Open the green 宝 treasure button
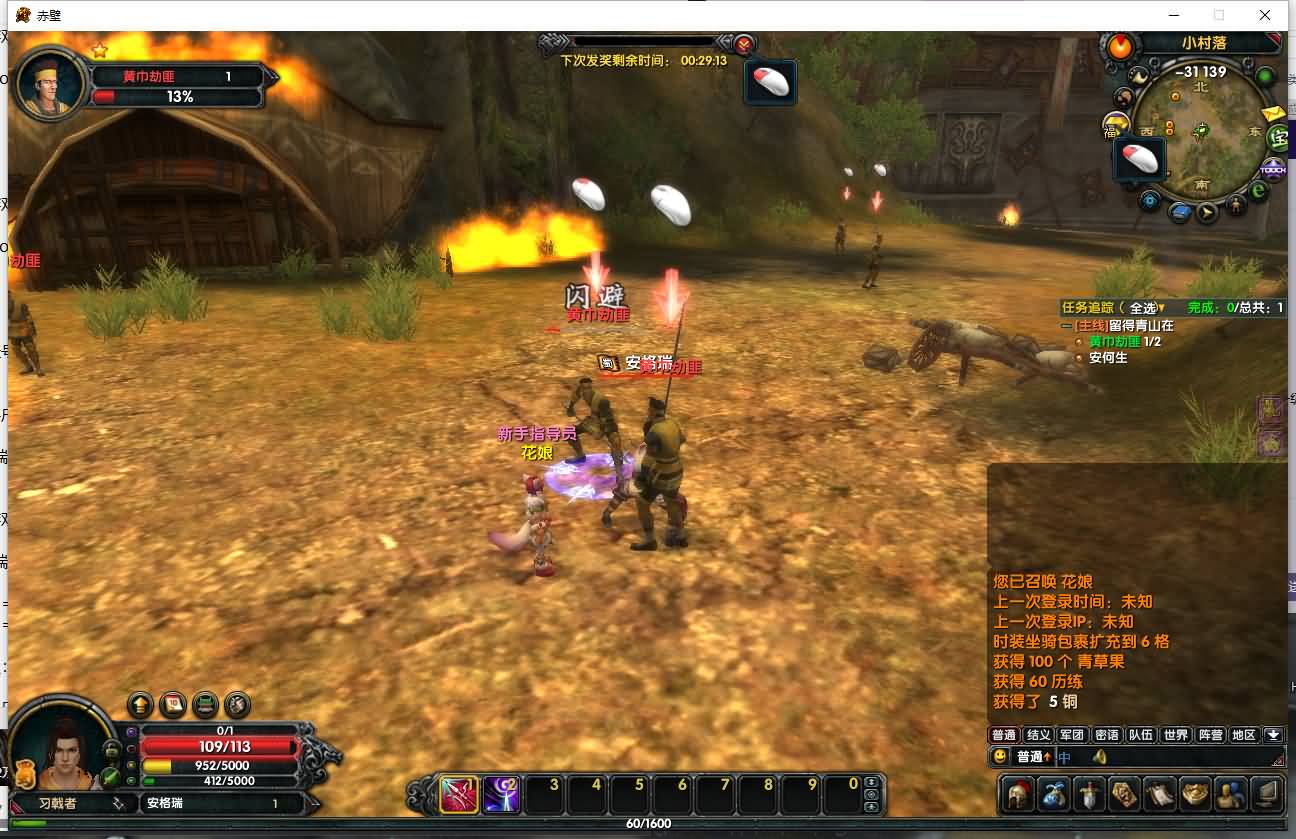Viewport: 1296px width, 839px height. (x=1278, y=137)
